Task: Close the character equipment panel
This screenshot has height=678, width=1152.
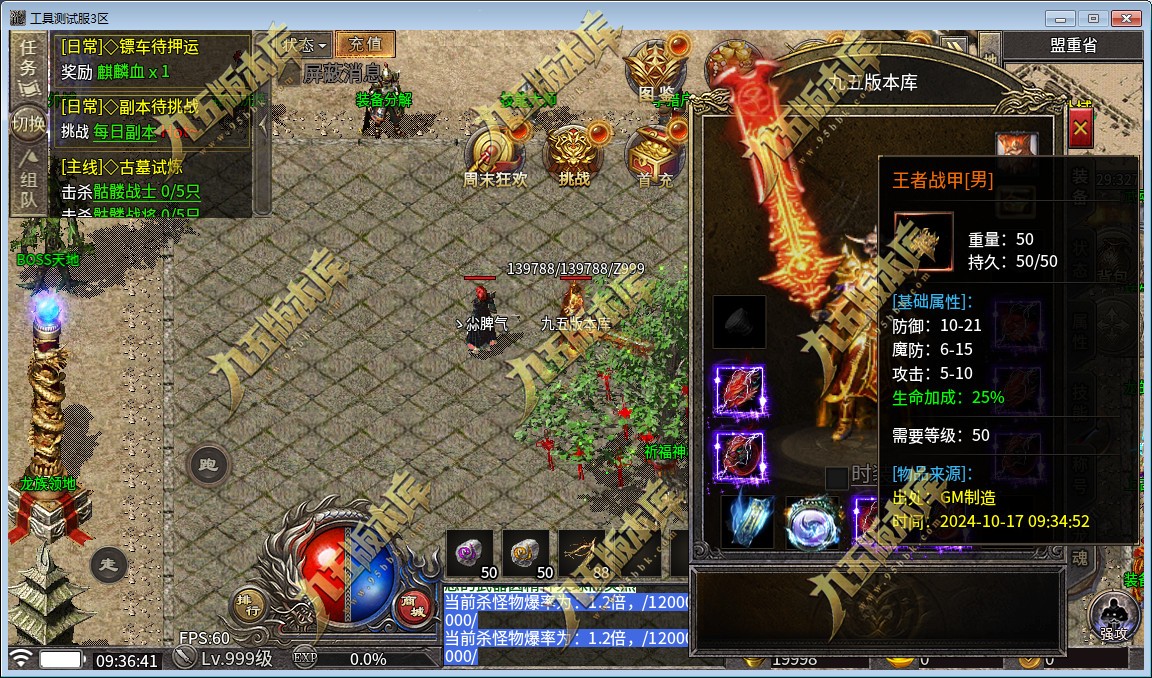Action: pos(1080,129)
